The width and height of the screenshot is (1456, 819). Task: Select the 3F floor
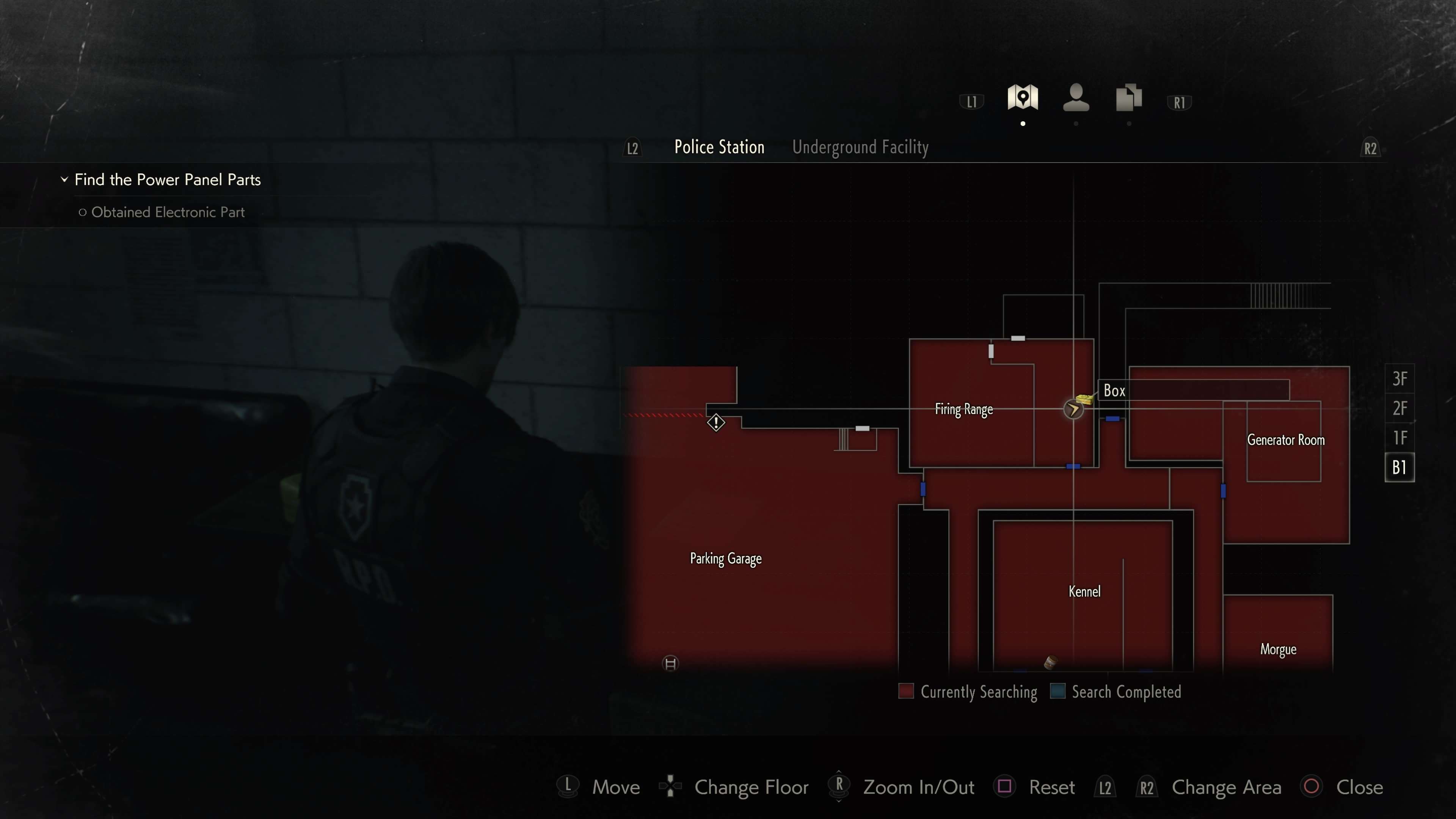click(1400, 379)
